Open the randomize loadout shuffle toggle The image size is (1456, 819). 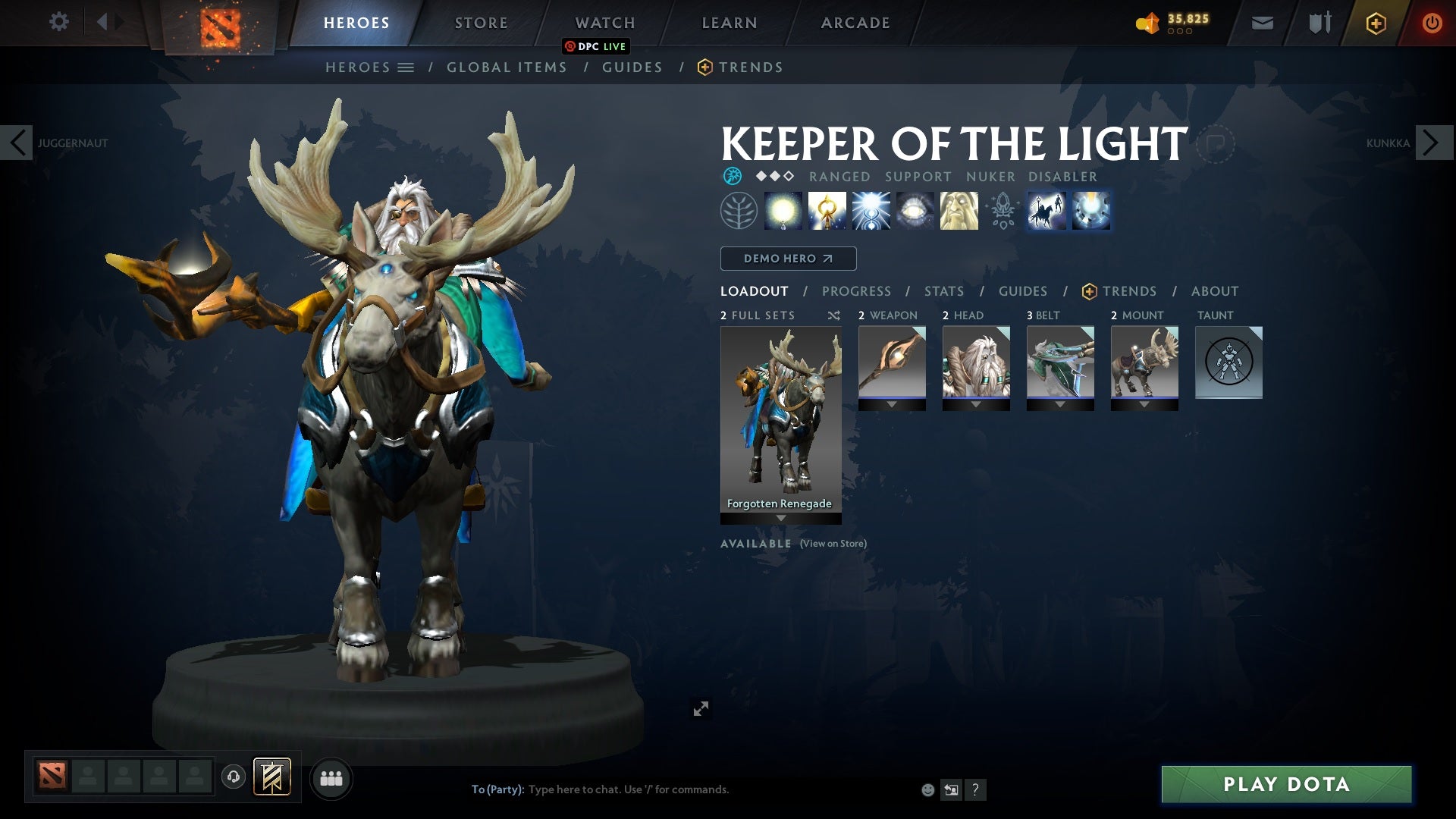(834, 315)
